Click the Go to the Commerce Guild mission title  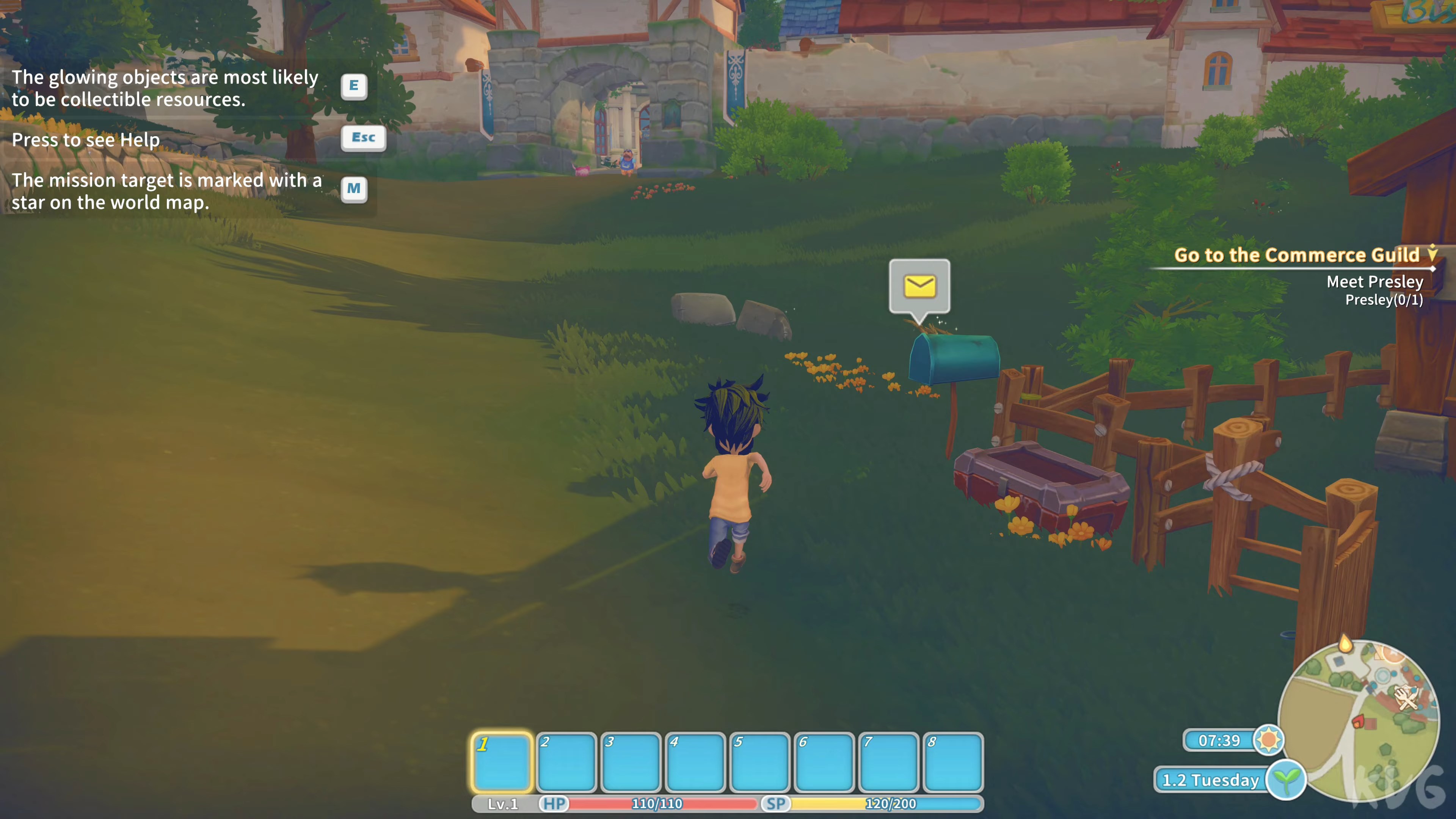[x=1298, y=255]
